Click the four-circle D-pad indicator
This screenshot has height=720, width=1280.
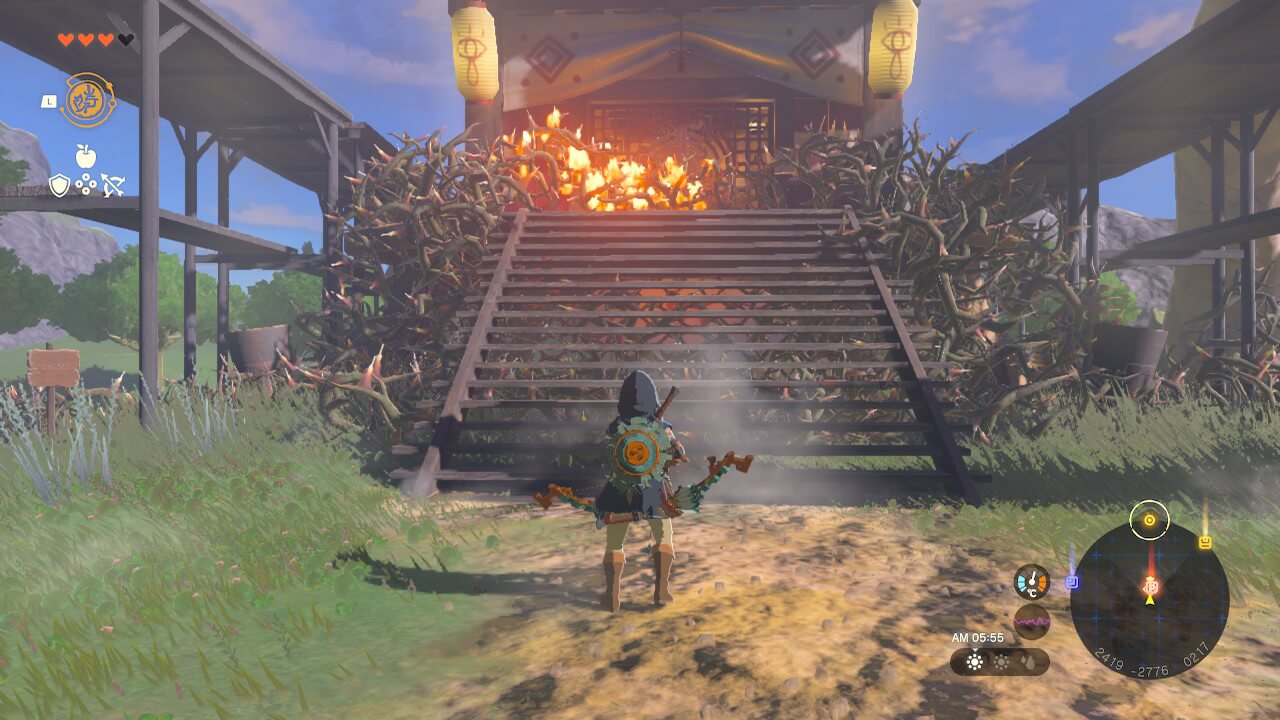pyautogui.click(x=86, y=185)
